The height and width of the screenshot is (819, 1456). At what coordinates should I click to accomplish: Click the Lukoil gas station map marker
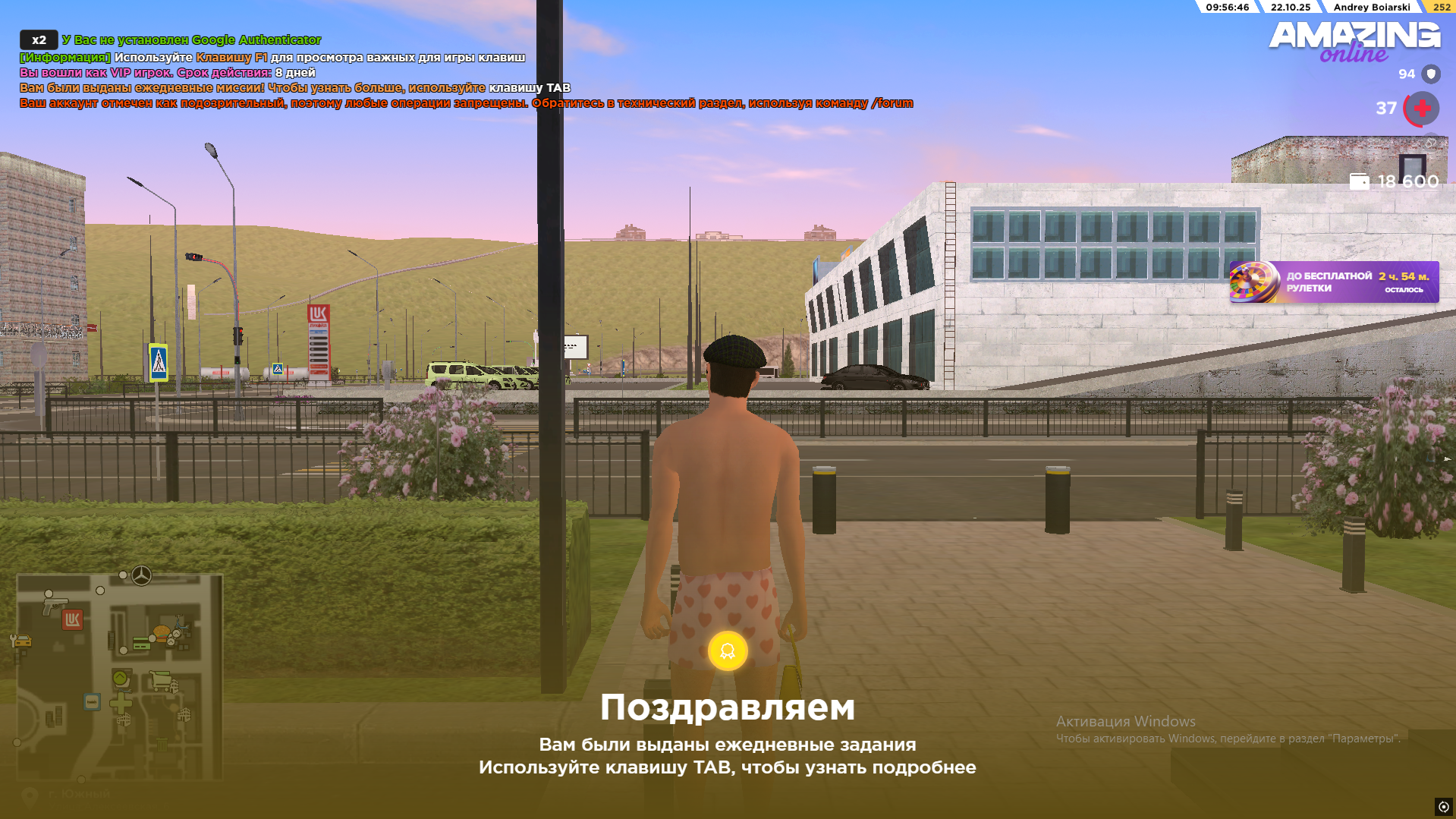pos(72,620)
